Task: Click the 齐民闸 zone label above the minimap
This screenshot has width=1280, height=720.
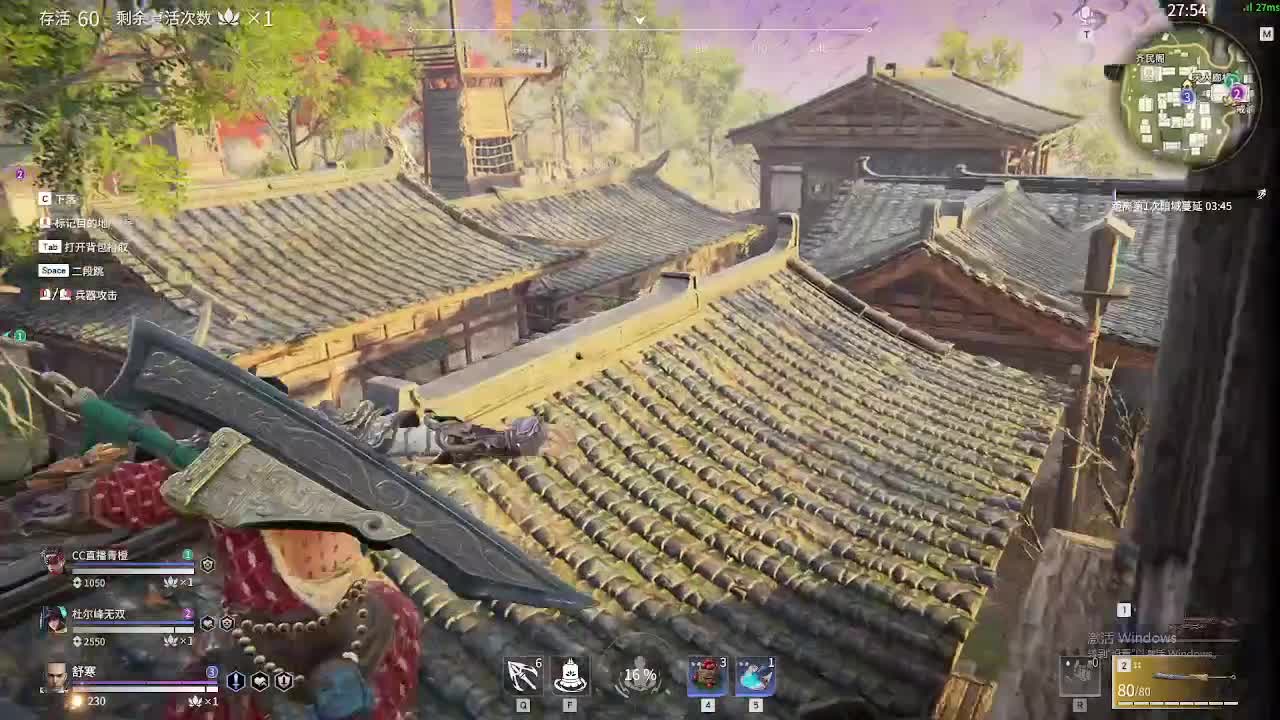Action: (x=1150, y=57)
